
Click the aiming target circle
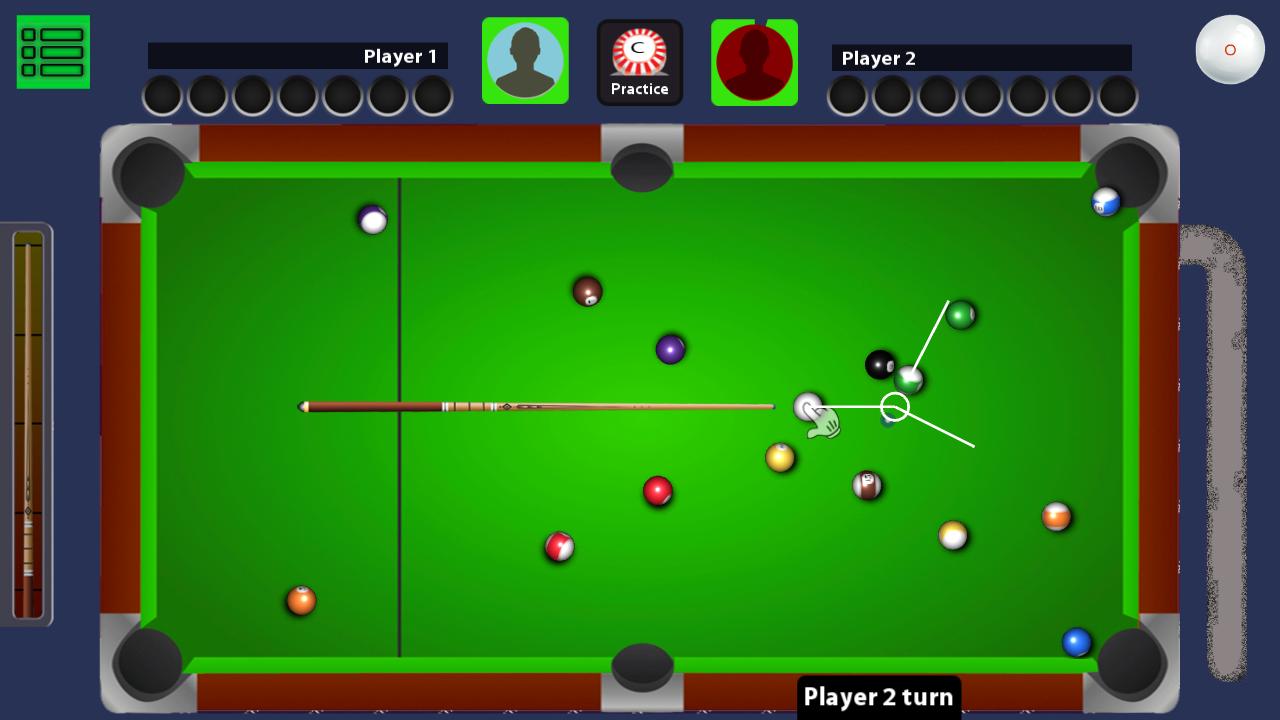pos(895,406)
